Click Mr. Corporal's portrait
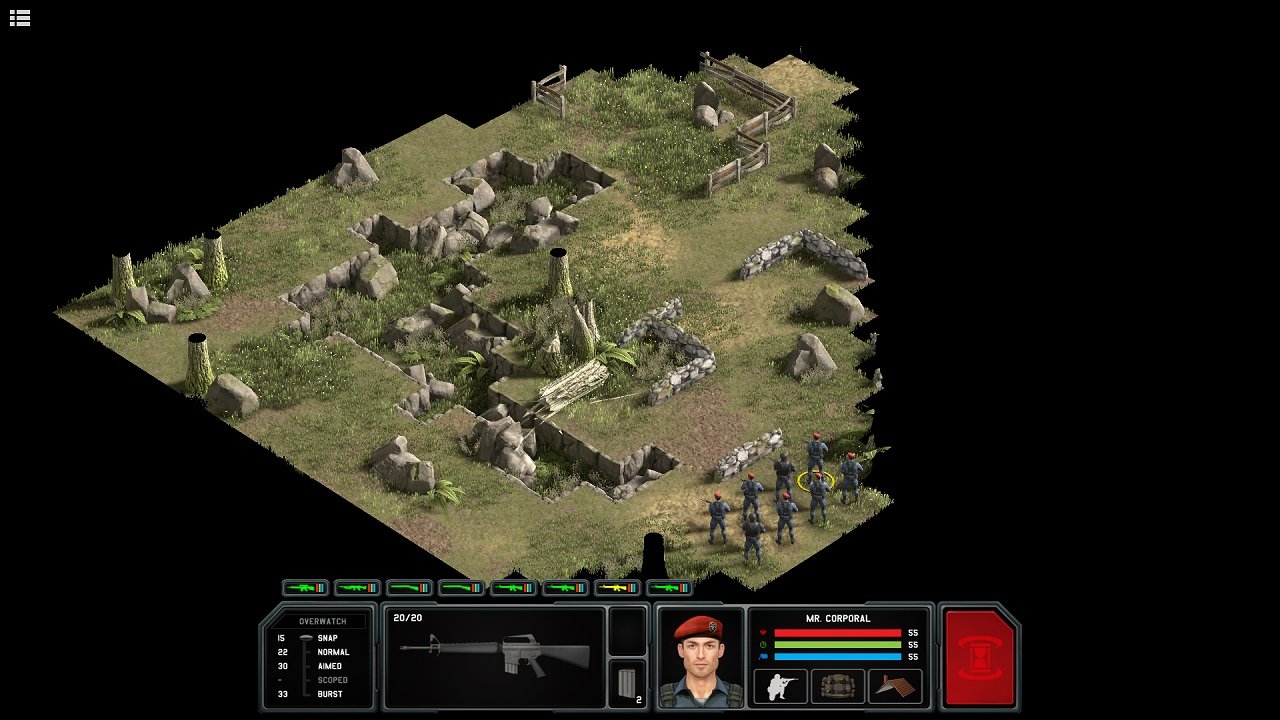This screenshot has width=1280, height=720. coord(700,658)
